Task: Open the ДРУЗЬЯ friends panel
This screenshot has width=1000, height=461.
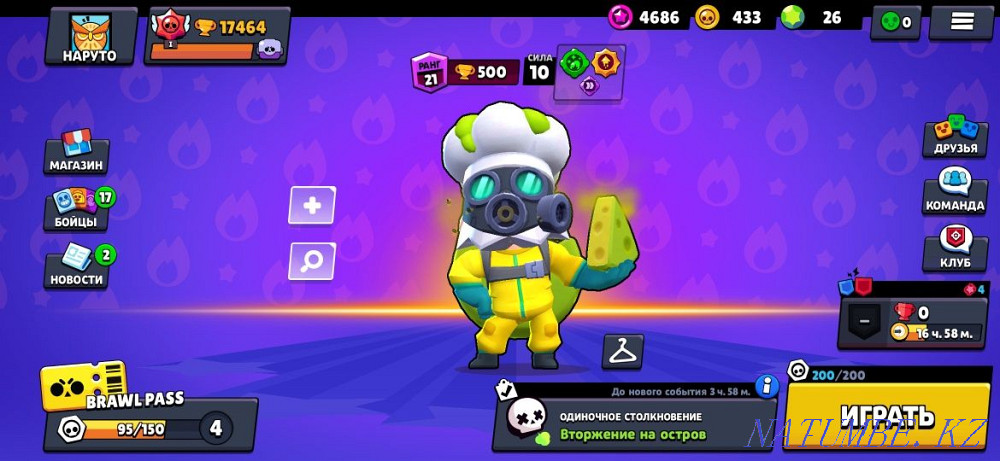Action: click(954, 138)
